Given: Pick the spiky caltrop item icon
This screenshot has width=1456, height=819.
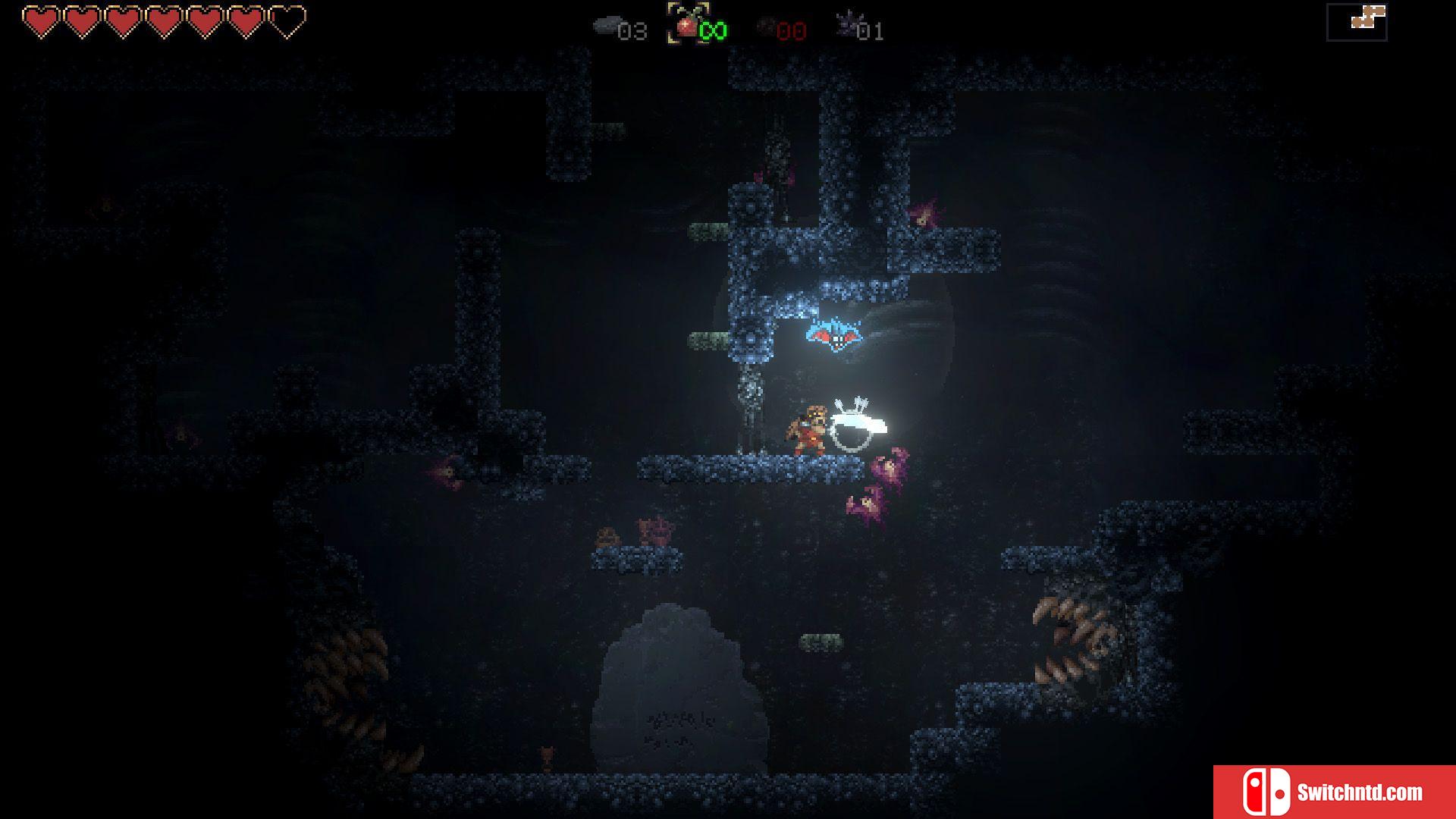Looking at the screenshot, I should [846, 26].
